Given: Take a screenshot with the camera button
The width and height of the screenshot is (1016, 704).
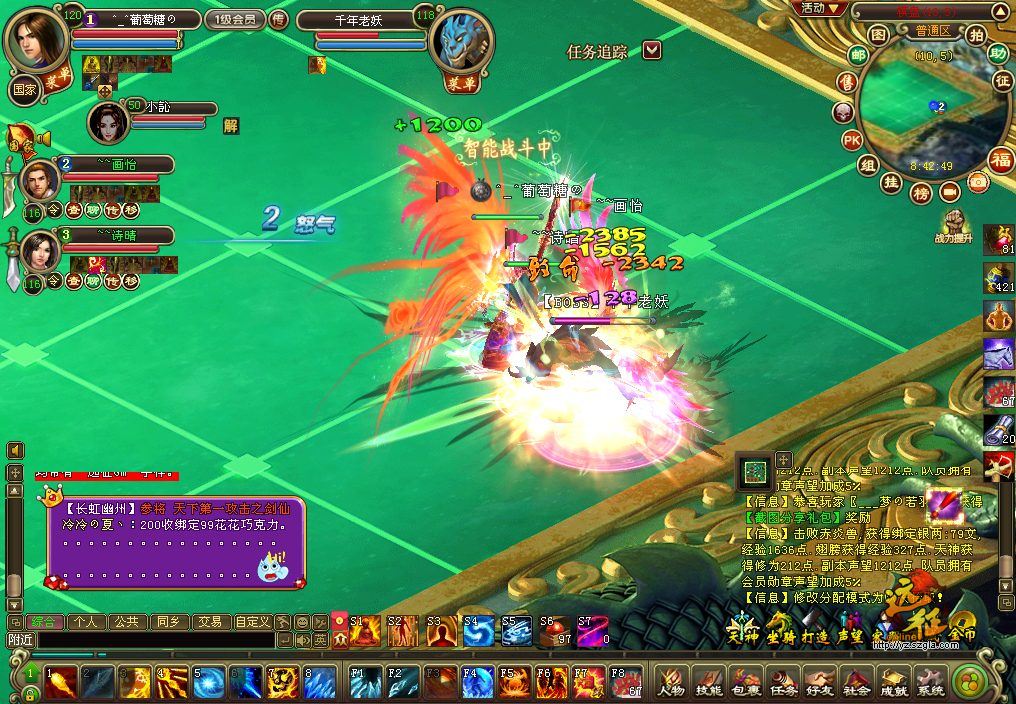Looking at the screenshot, I should click(979, 182).
